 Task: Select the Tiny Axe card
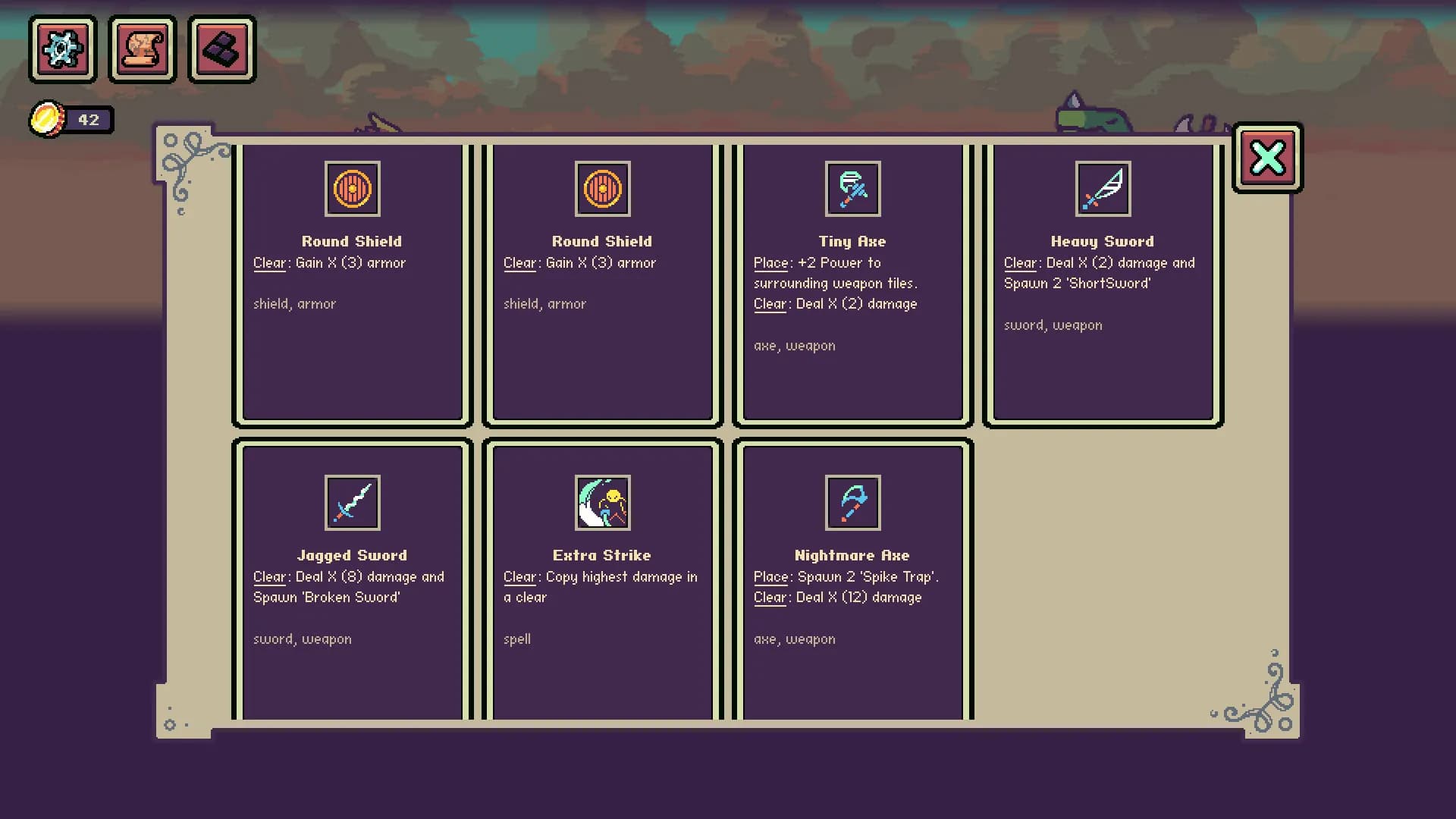[x=852, y=281]
